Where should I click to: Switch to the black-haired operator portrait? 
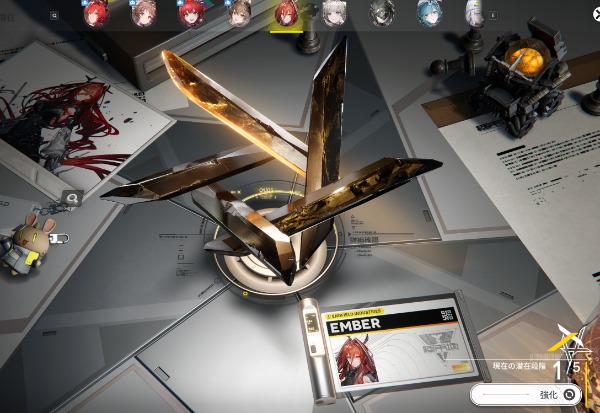[382, 13]
